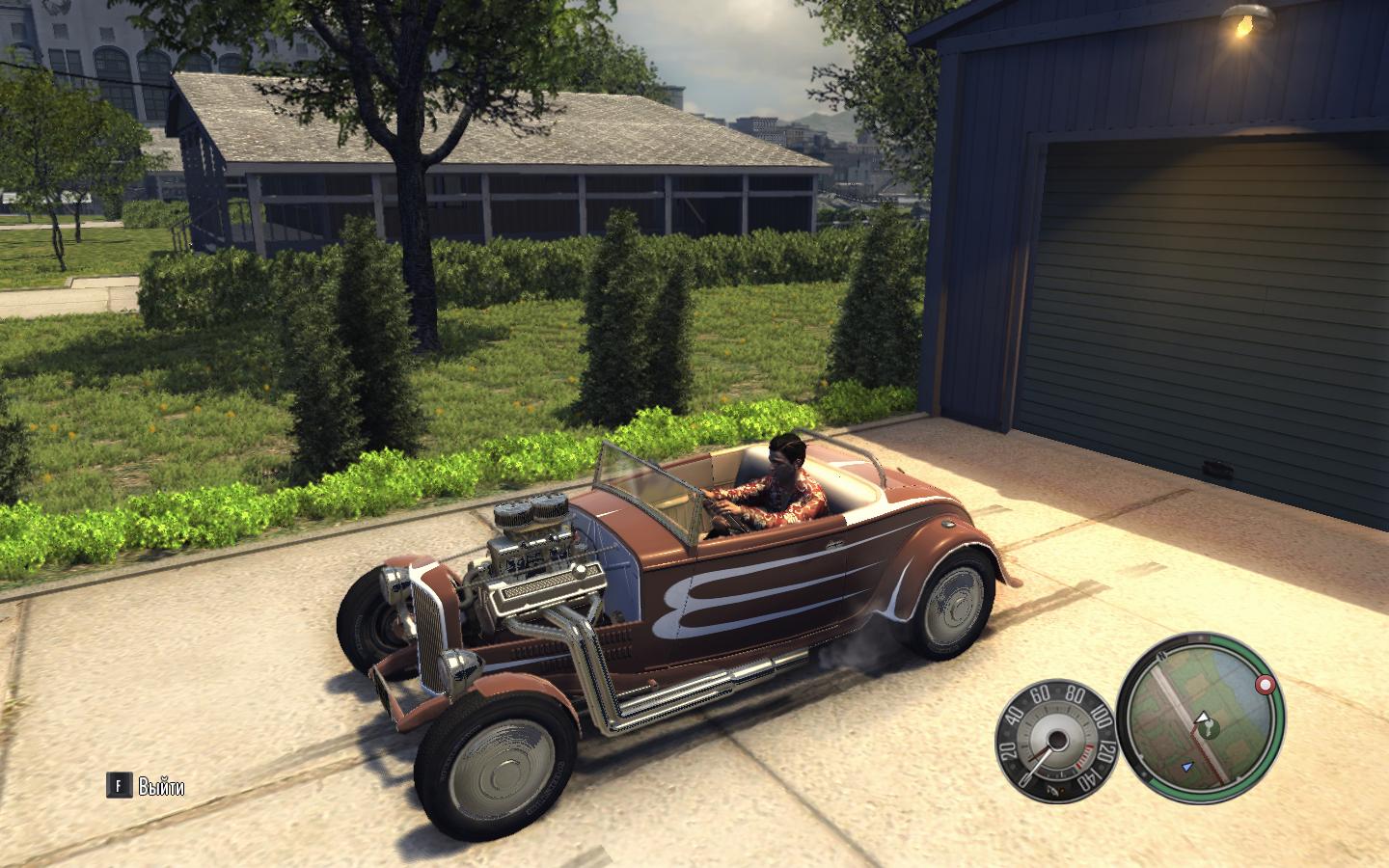Select the blue arrow marker on minimap
This screenshot has width=1389, height=868.
(1188, 768)
